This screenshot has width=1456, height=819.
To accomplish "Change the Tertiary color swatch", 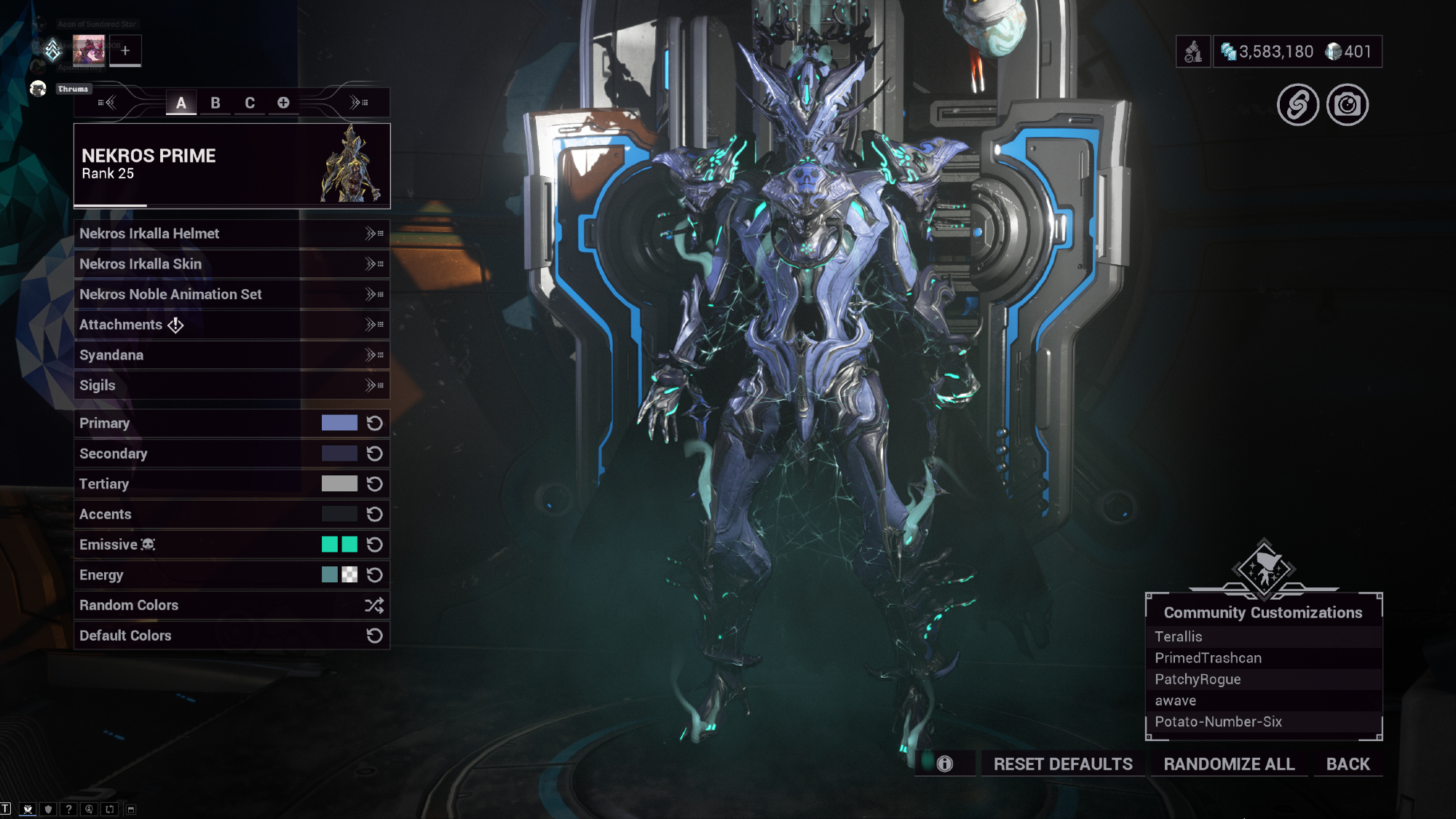I will click(339, 484).
